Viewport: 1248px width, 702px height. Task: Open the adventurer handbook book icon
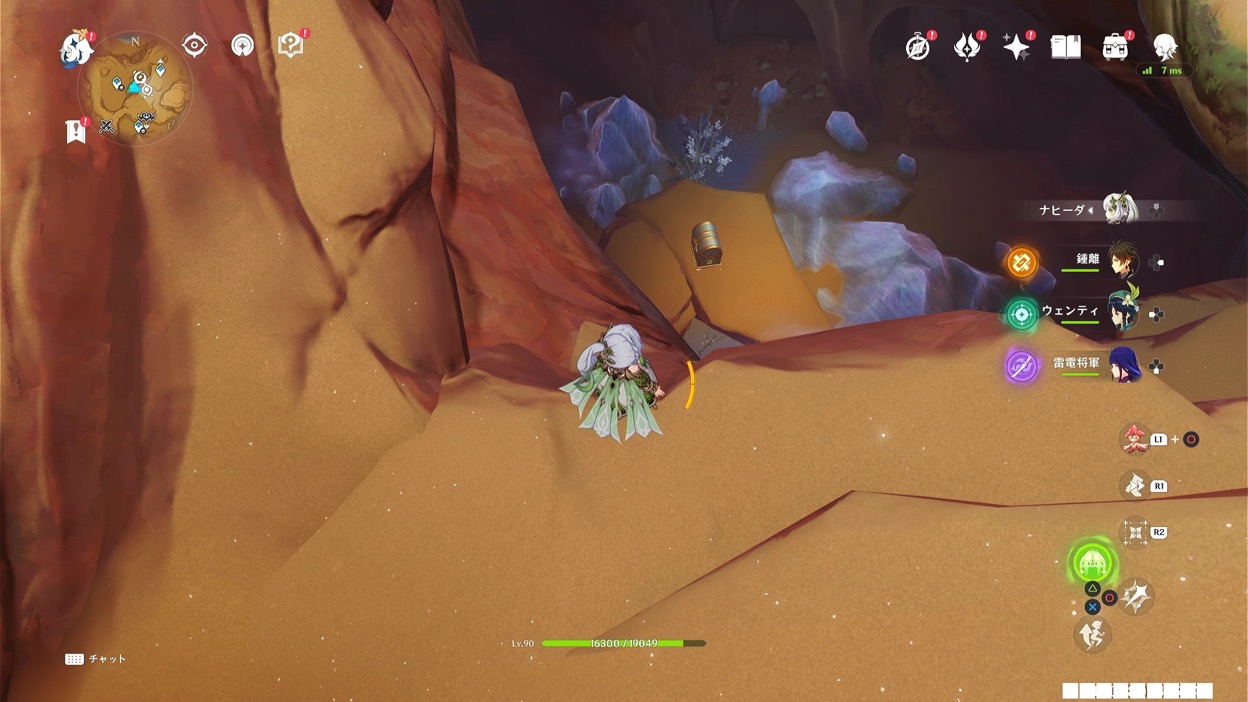[1066, 47]
